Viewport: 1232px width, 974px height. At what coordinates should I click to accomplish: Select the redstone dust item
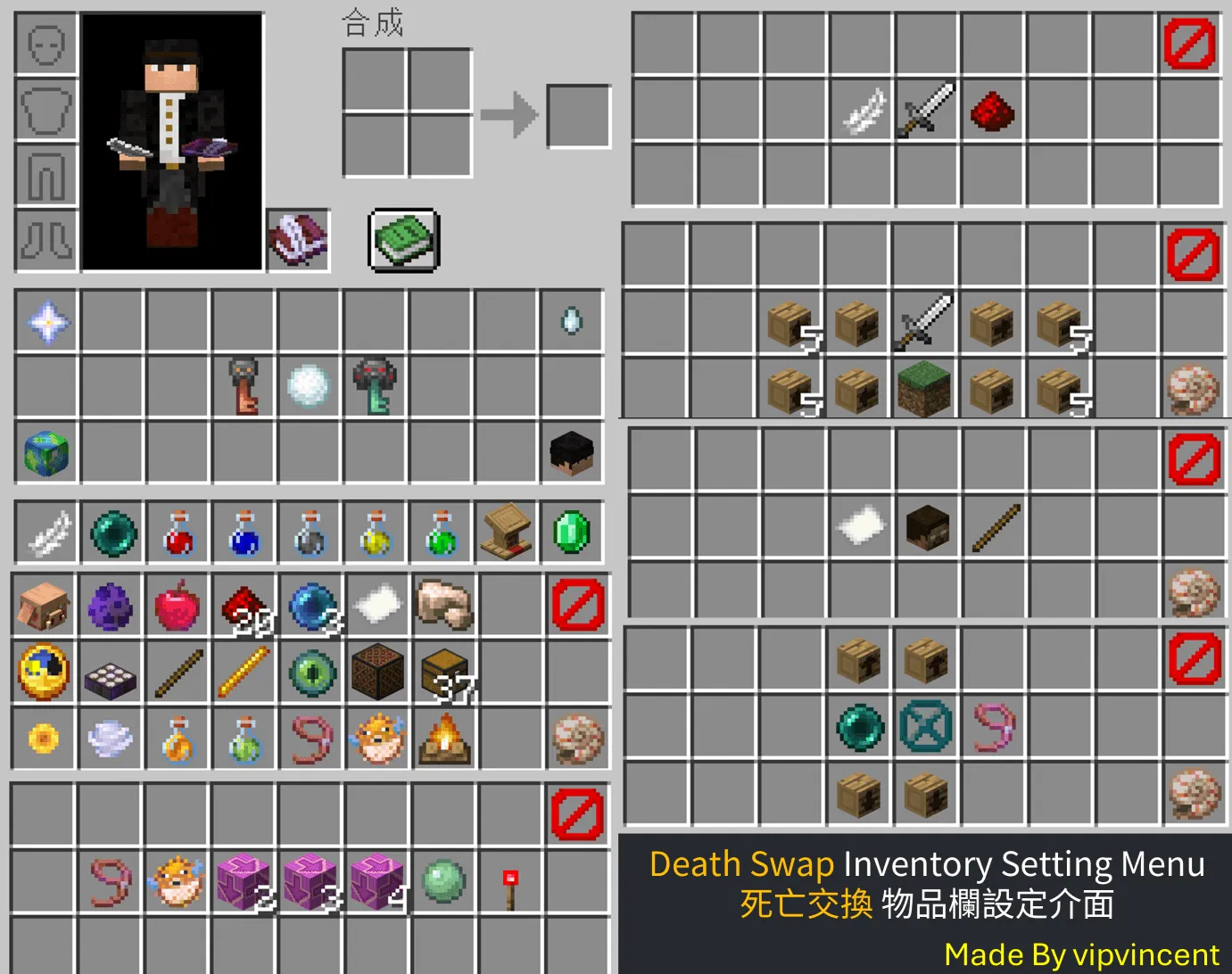coord(992,111)
